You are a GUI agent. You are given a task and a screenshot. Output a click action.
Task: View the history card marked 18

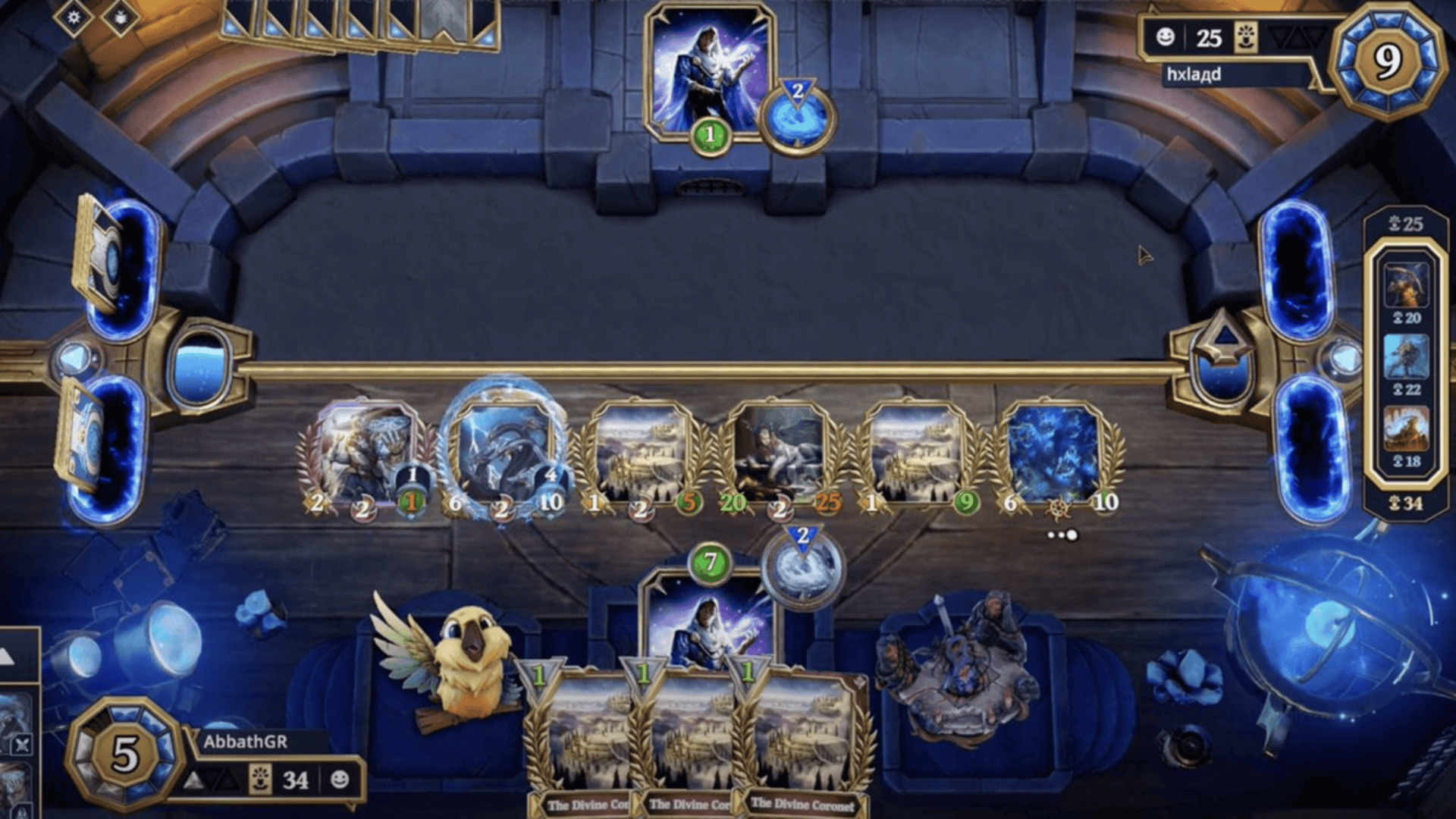tap(1406, 428)
